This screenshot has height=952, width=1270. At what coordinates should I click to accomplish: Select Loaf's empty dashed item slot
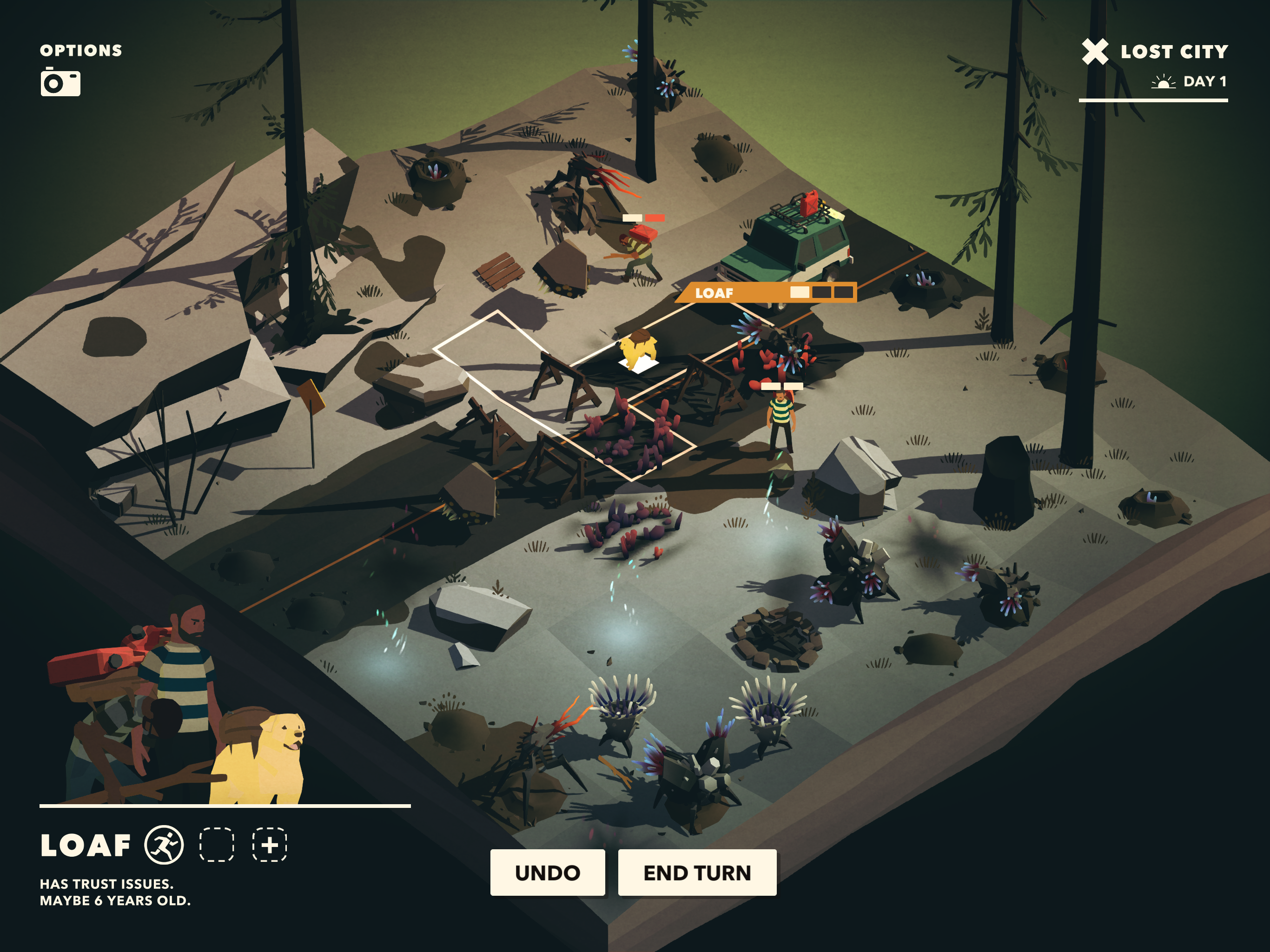click(217, 845)
